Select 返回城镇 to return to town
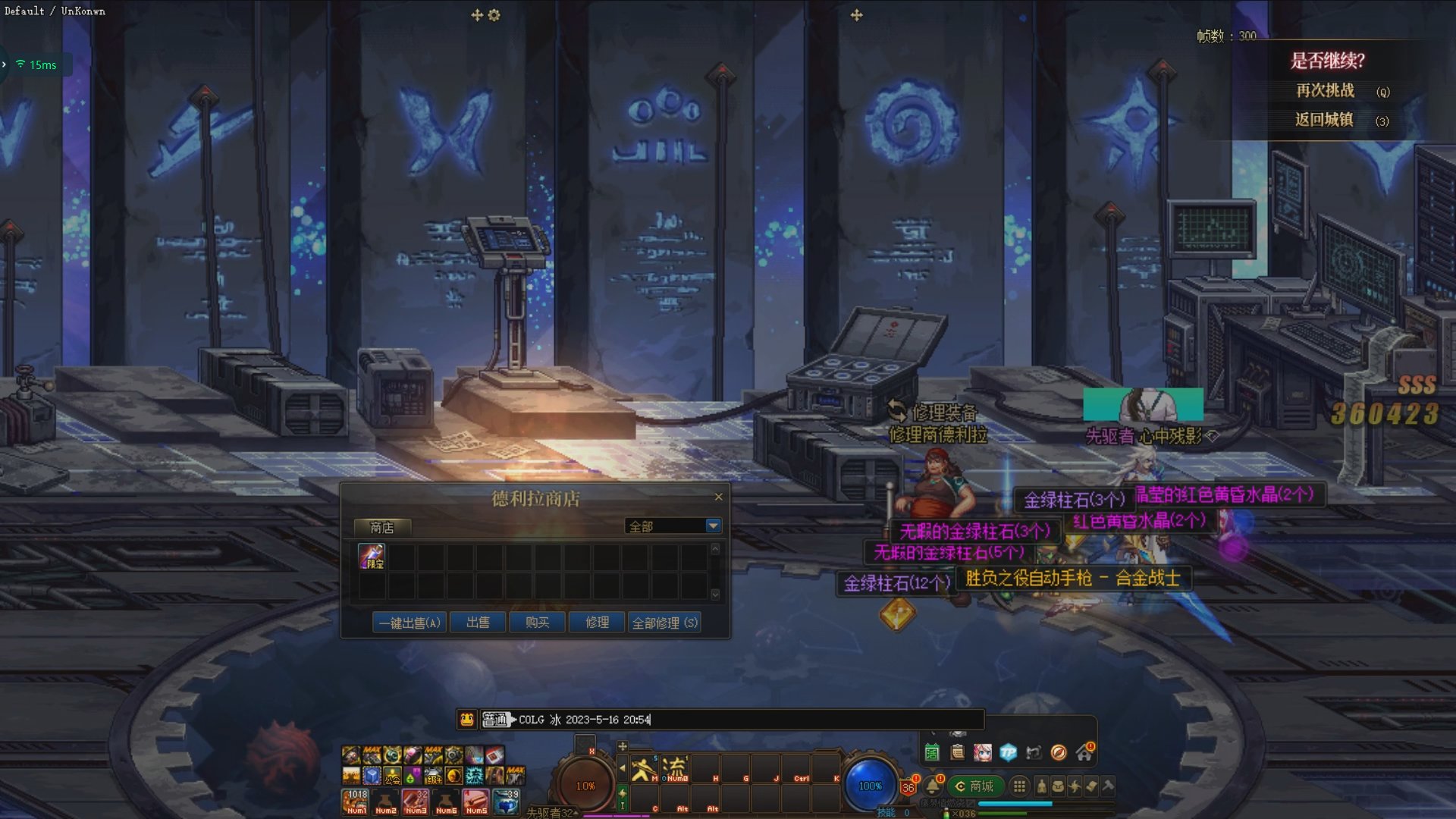The image size is (1456, 819). coord(1324,120)
